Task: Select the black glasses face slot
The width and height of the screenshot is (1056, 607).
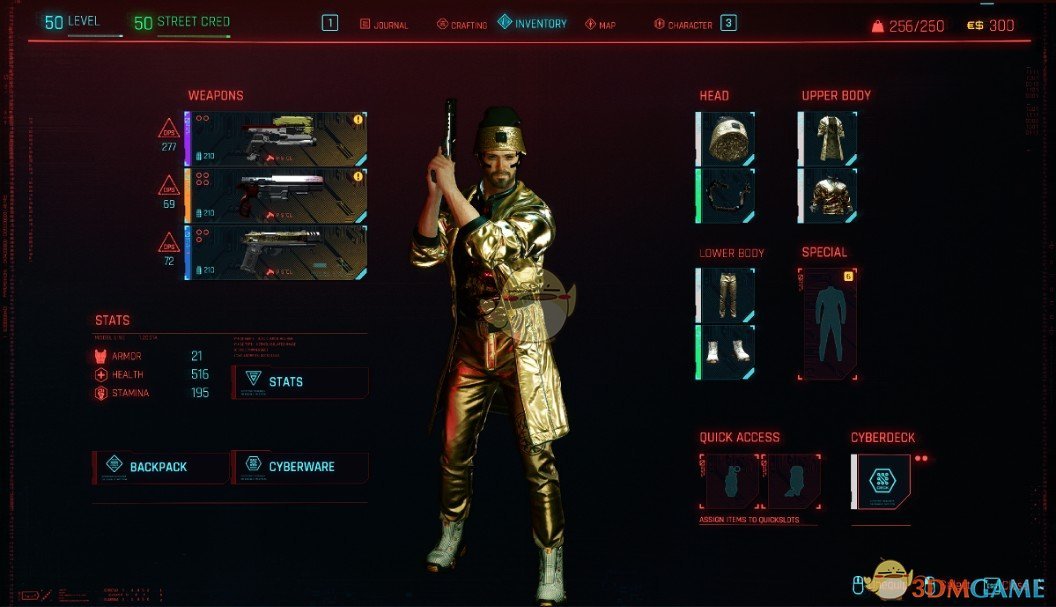Action: click(x=726, y=195)
